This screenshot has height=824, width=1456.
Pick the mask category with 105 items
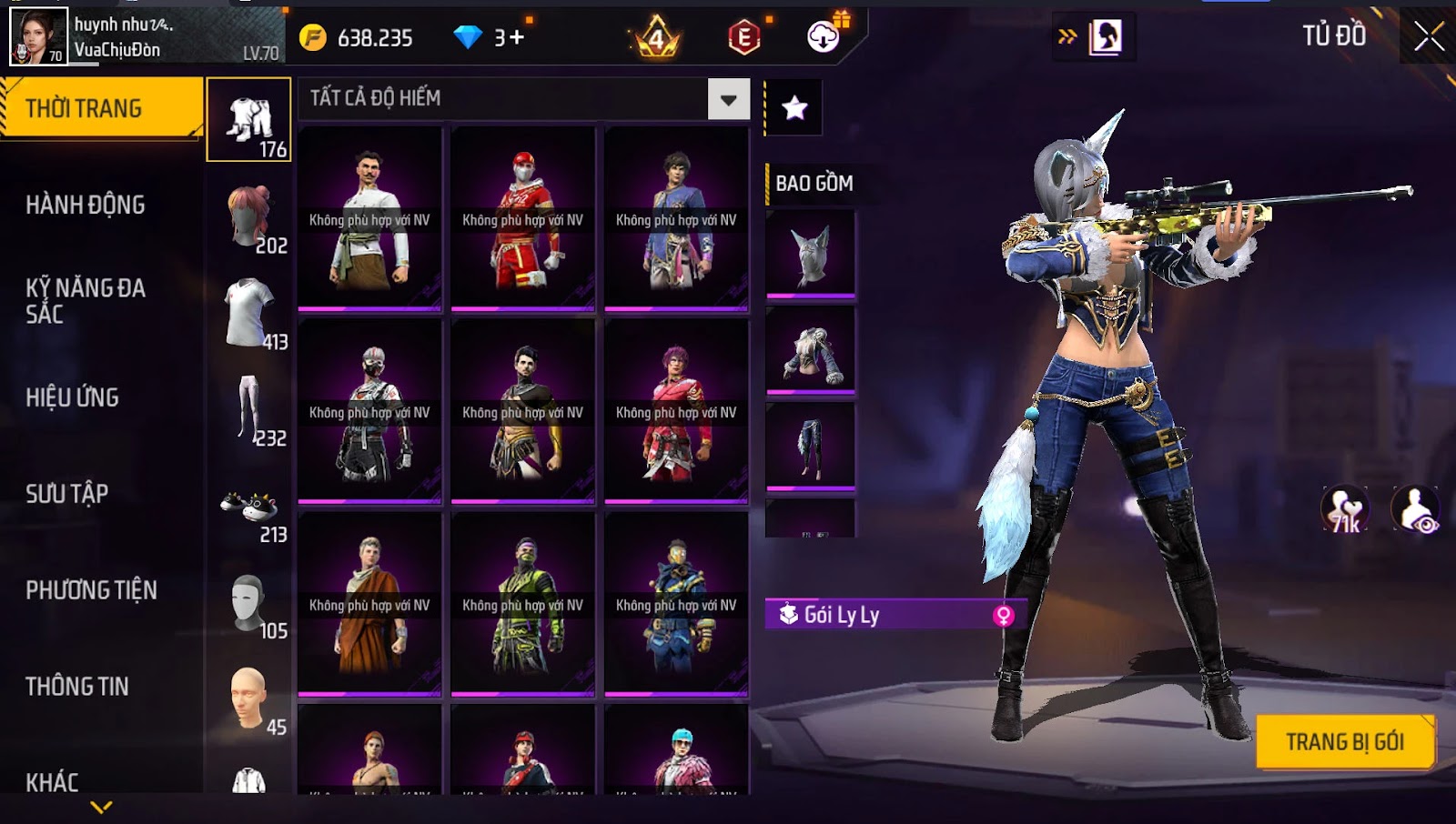[249, 605]
